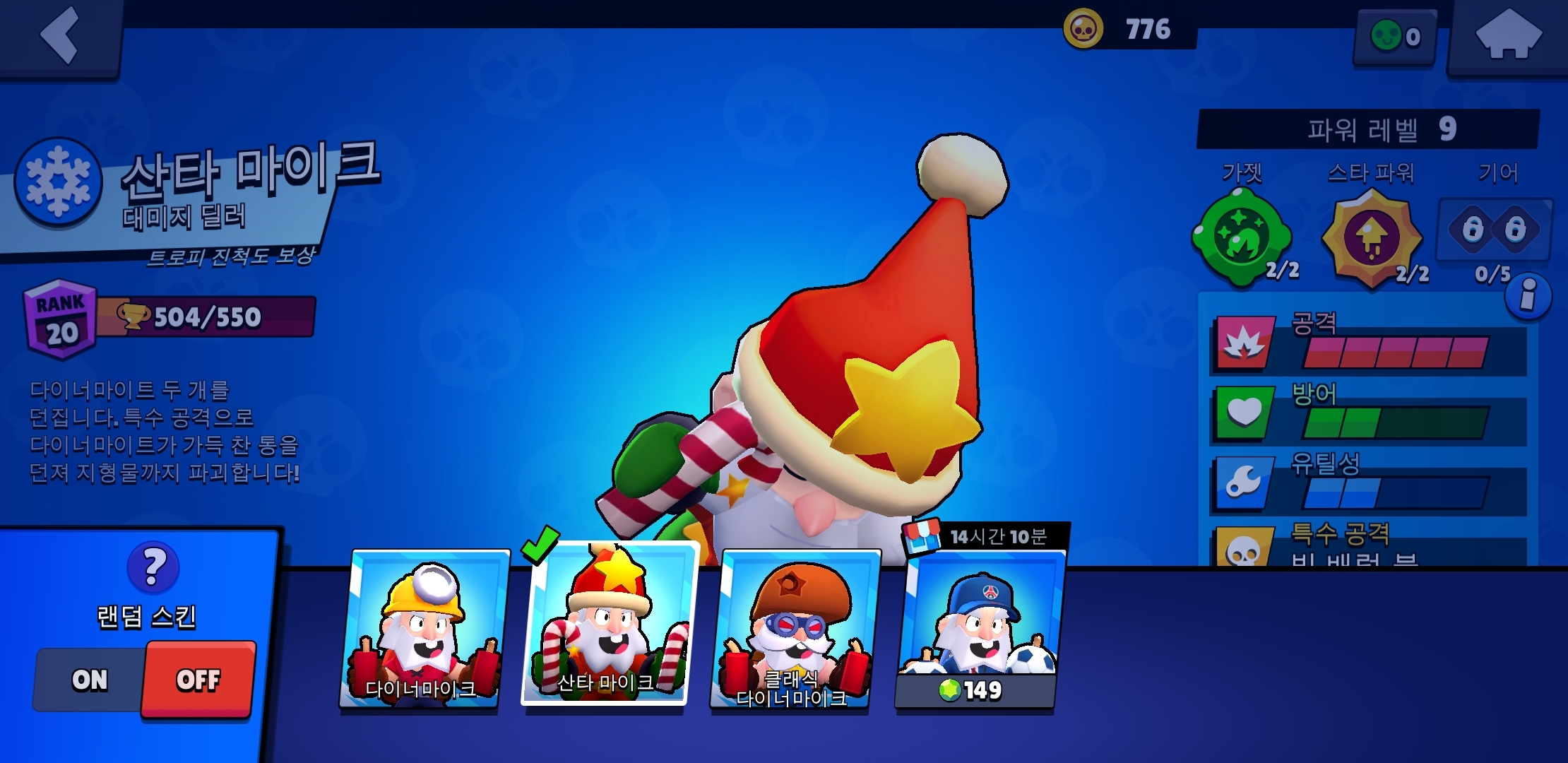Show brawler stats info
The image size is (1568, 763).
click(x=1528, y=295)
